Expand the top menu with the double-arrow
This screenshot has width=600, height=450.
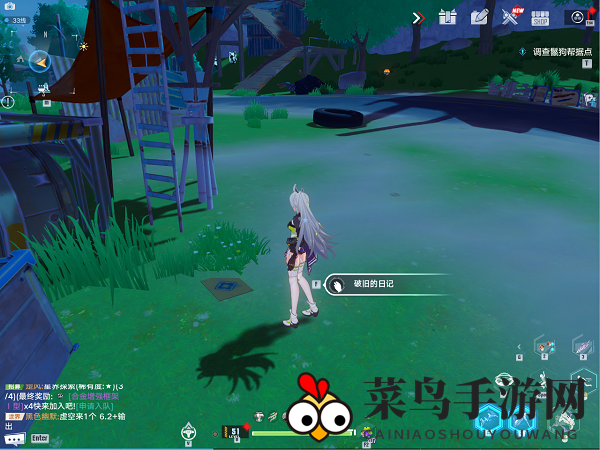(420, 17)
